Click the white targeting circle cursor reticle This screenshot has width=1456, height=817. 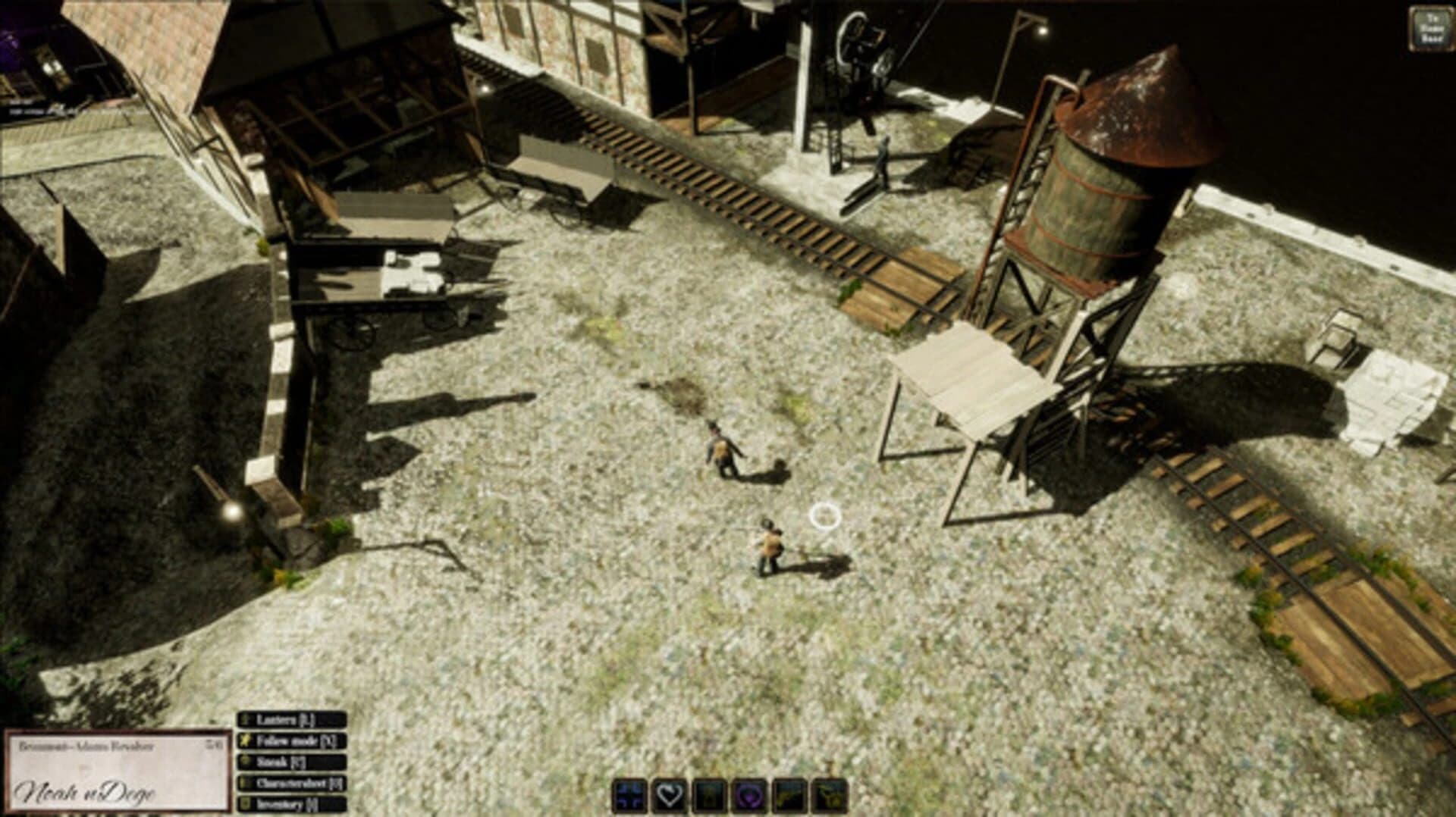point(824,517)
